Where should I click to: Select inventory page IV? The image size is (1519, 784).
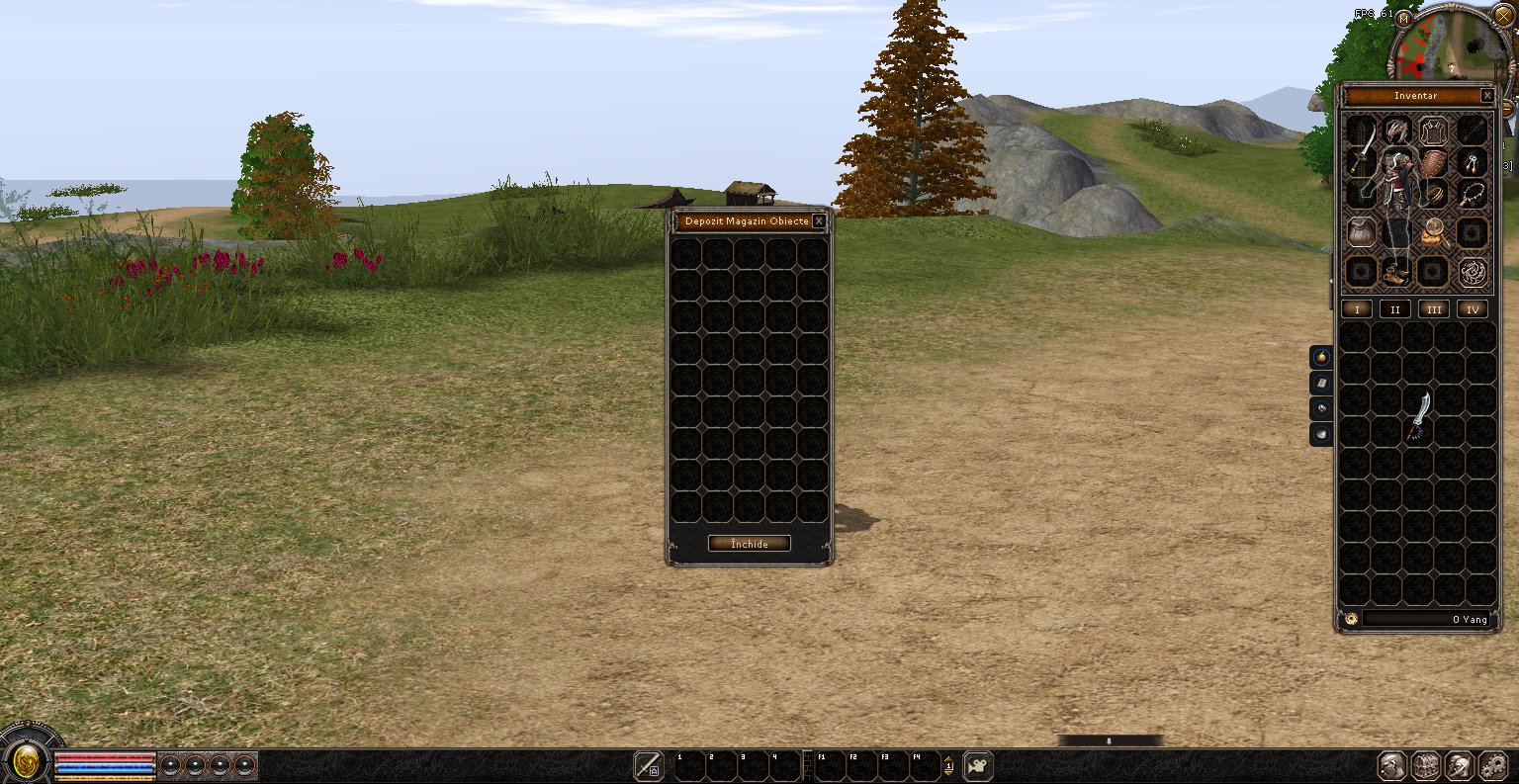point(1473,309)
